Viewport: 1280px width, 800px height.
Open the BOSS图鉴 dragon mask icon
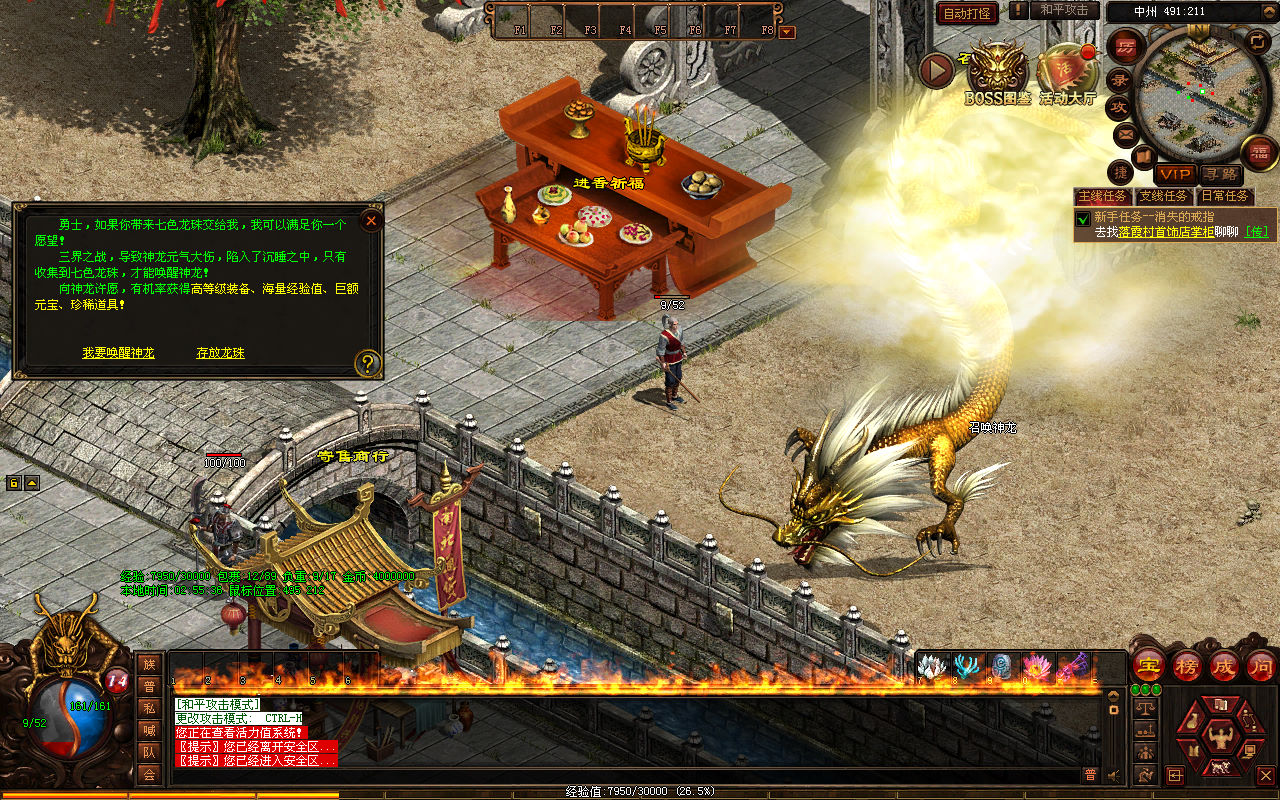tap(996, 68)
